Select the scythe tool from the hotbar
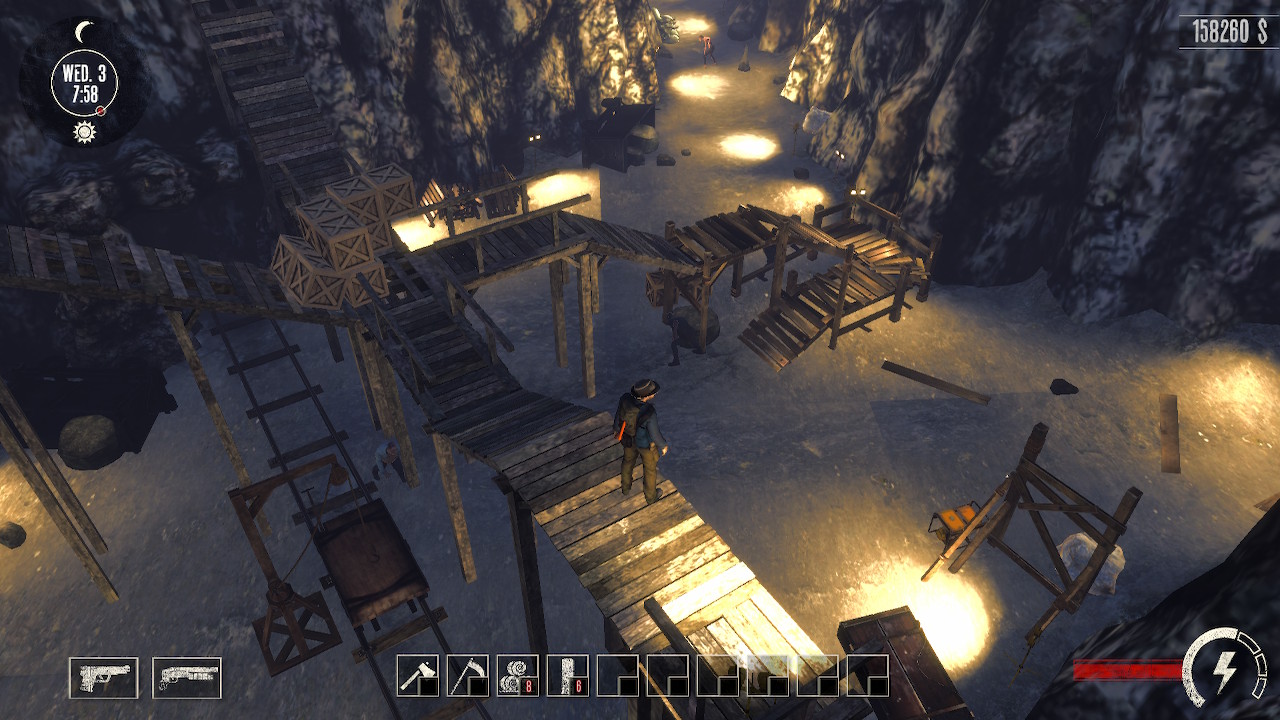The image size is (1280, 720). (466, 674)
